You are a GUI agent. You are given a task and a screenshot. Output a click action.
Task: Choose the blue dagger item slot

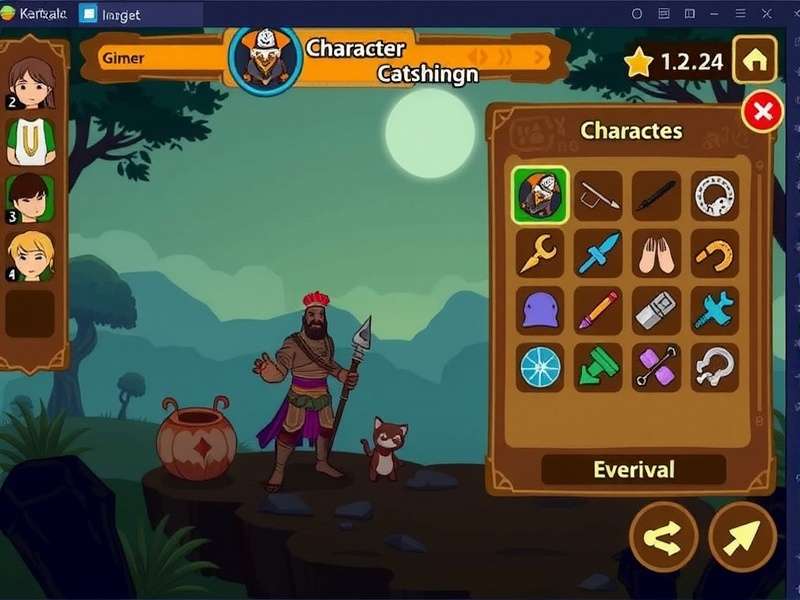(x=598, y=253)
